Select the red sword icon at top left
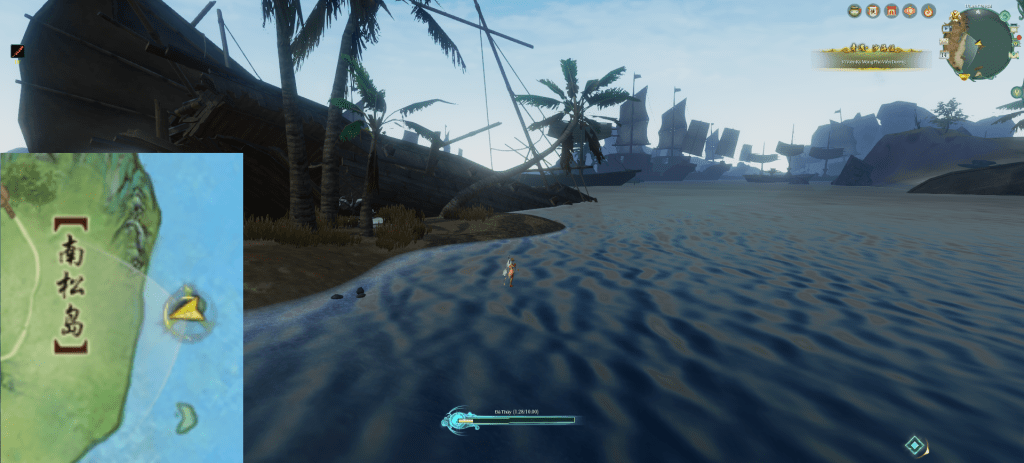The image size is (1024, 463). pyautogui.click(x=17, y=50)
